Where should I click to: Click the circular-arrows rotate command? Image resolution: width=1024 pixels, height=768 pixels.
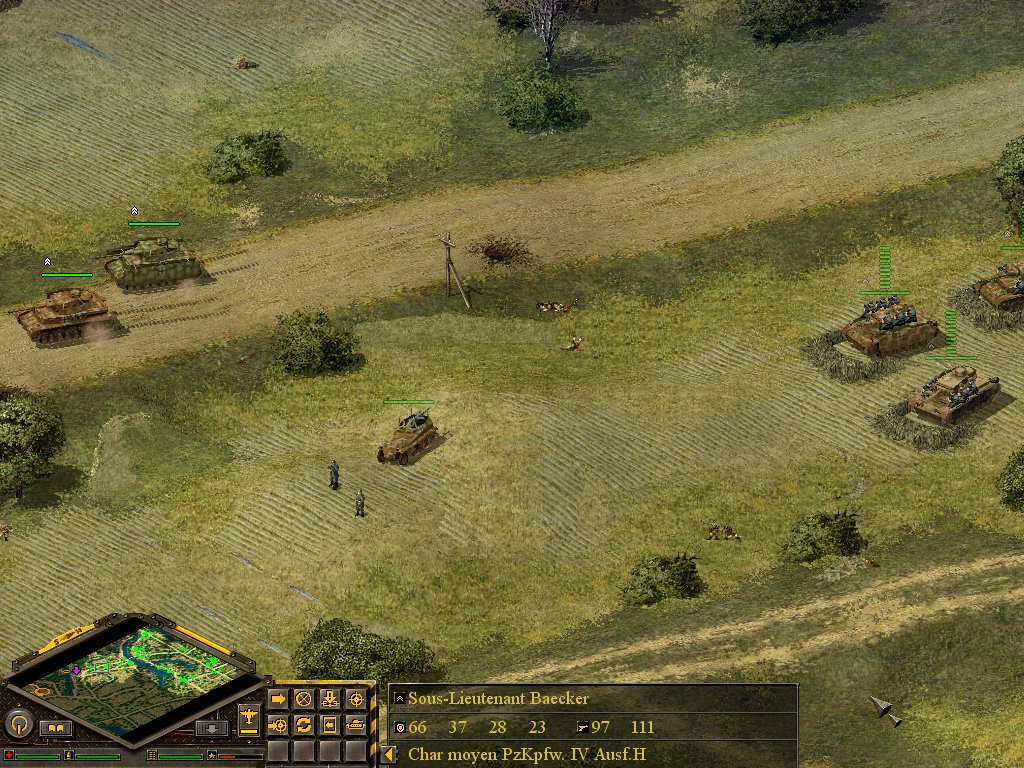tap(303, 724)
